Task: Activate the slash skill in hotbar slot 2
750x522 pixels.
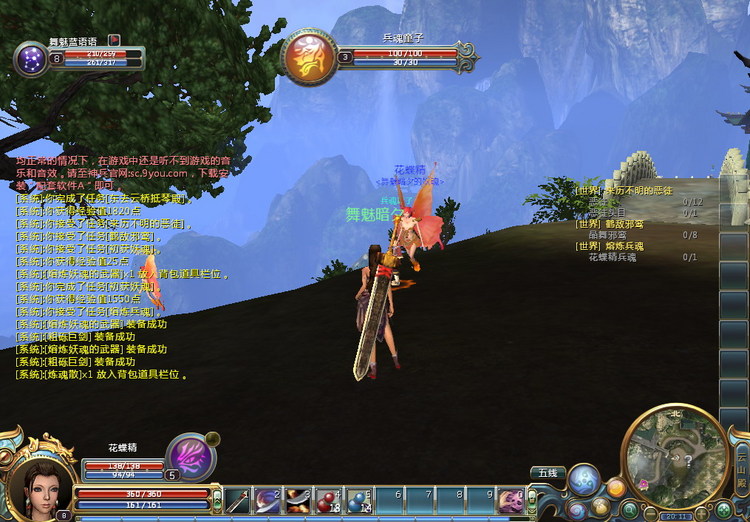Action: coord(268,500)
